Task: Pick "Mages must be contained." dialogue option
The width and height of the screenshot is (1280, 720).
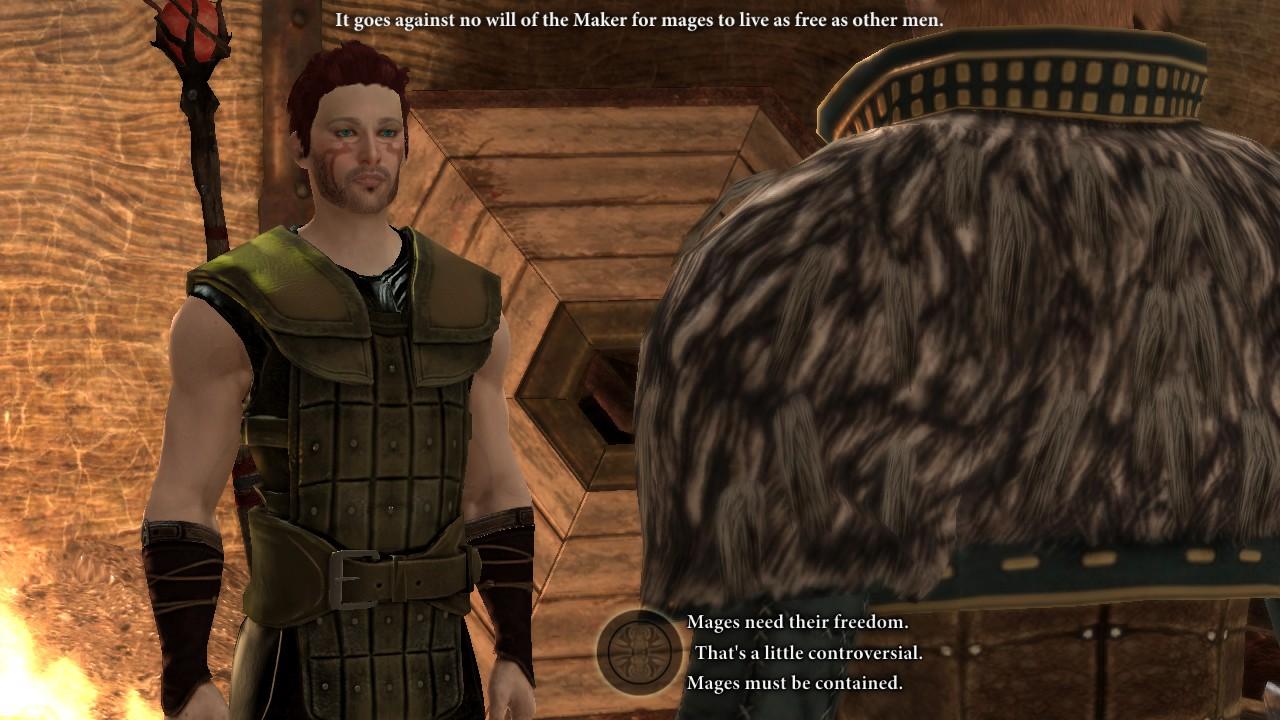Action: (x=794, y=684)
